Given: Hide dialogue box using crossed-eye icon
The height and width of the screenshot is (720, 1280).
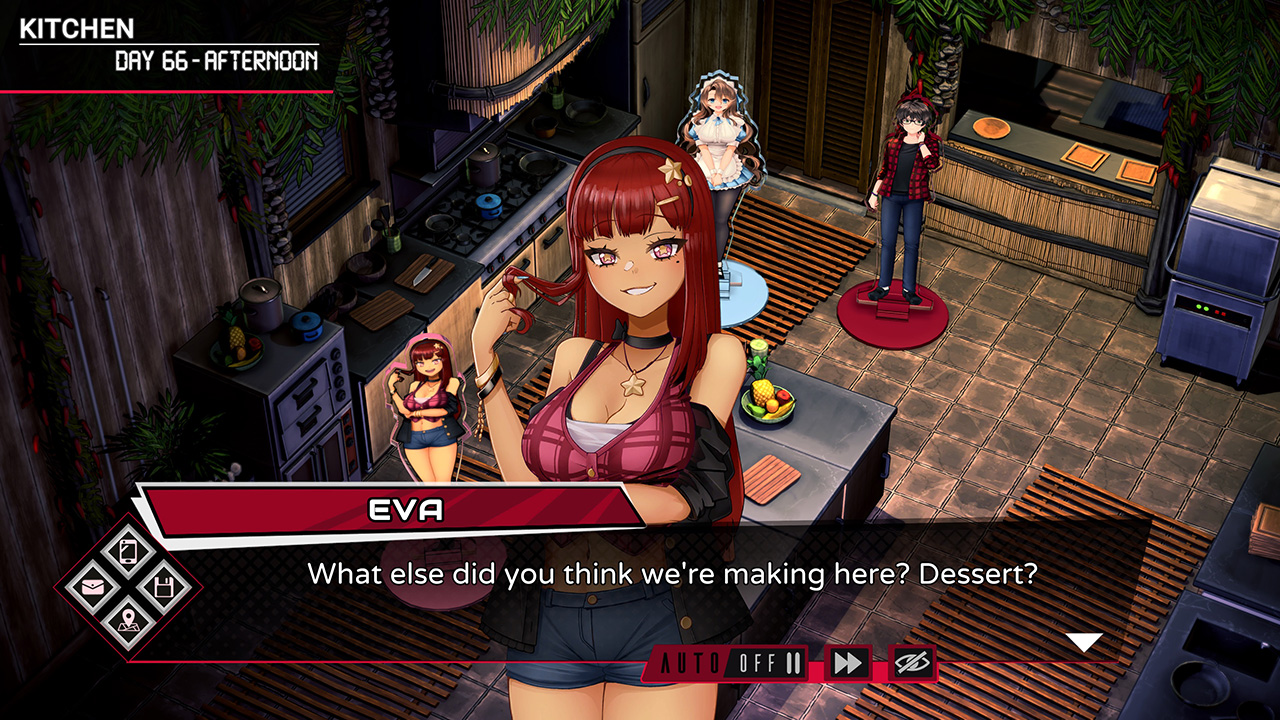Looking at the screenshot, I should [912, 662].
